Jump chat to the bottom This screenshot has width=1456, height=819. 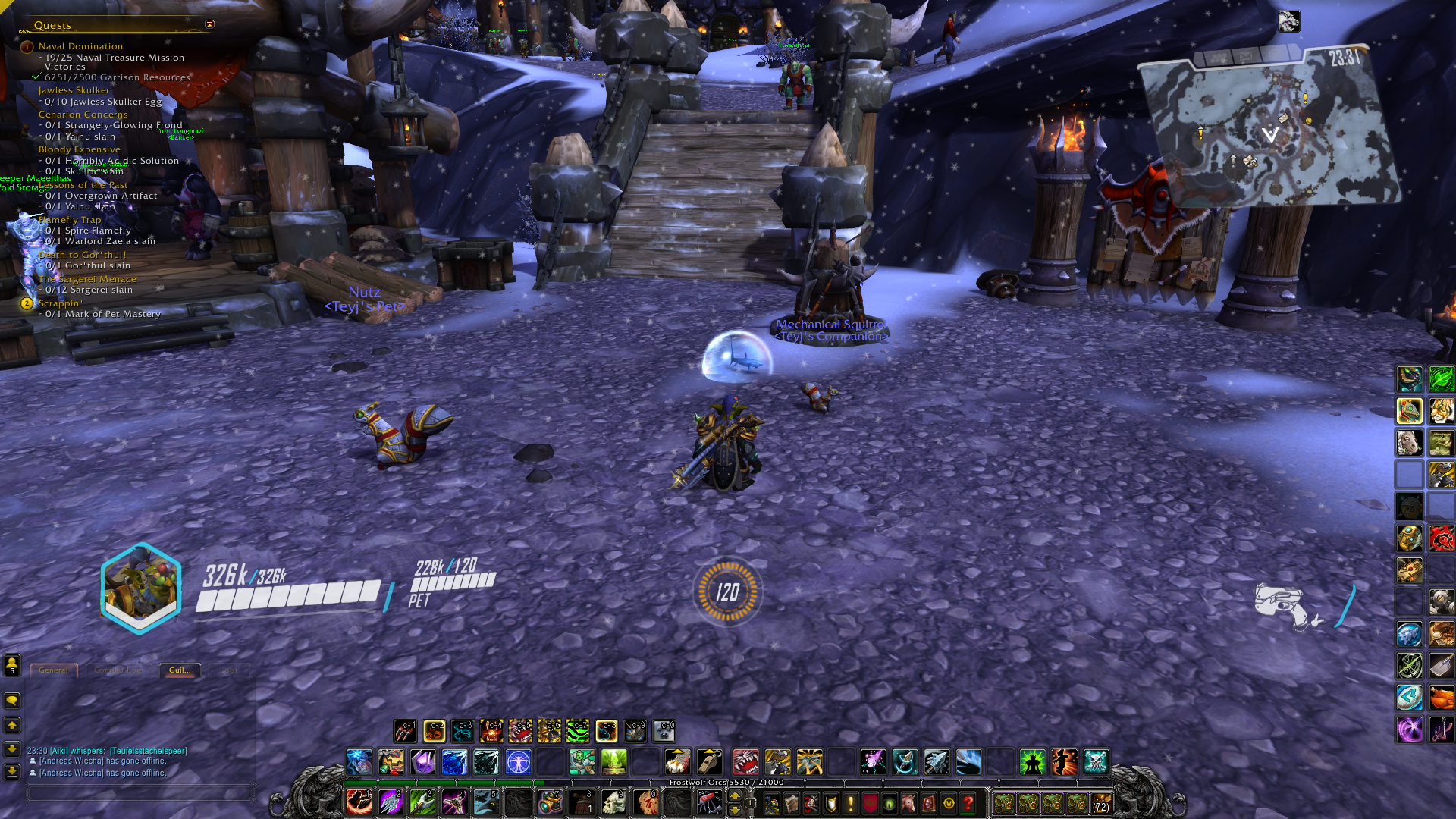(x=12, y=772)
